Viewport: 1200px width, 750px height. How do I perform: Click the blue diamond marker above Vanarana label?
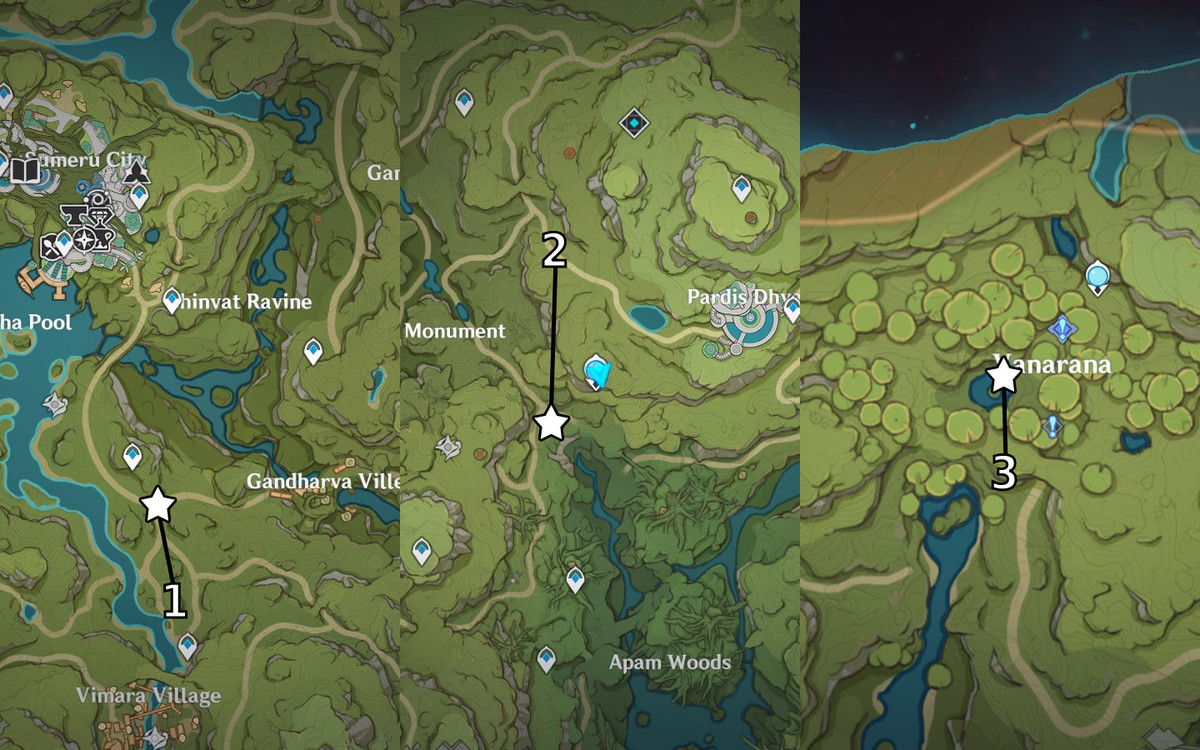pyautogui.click(x=1062, y=328)
